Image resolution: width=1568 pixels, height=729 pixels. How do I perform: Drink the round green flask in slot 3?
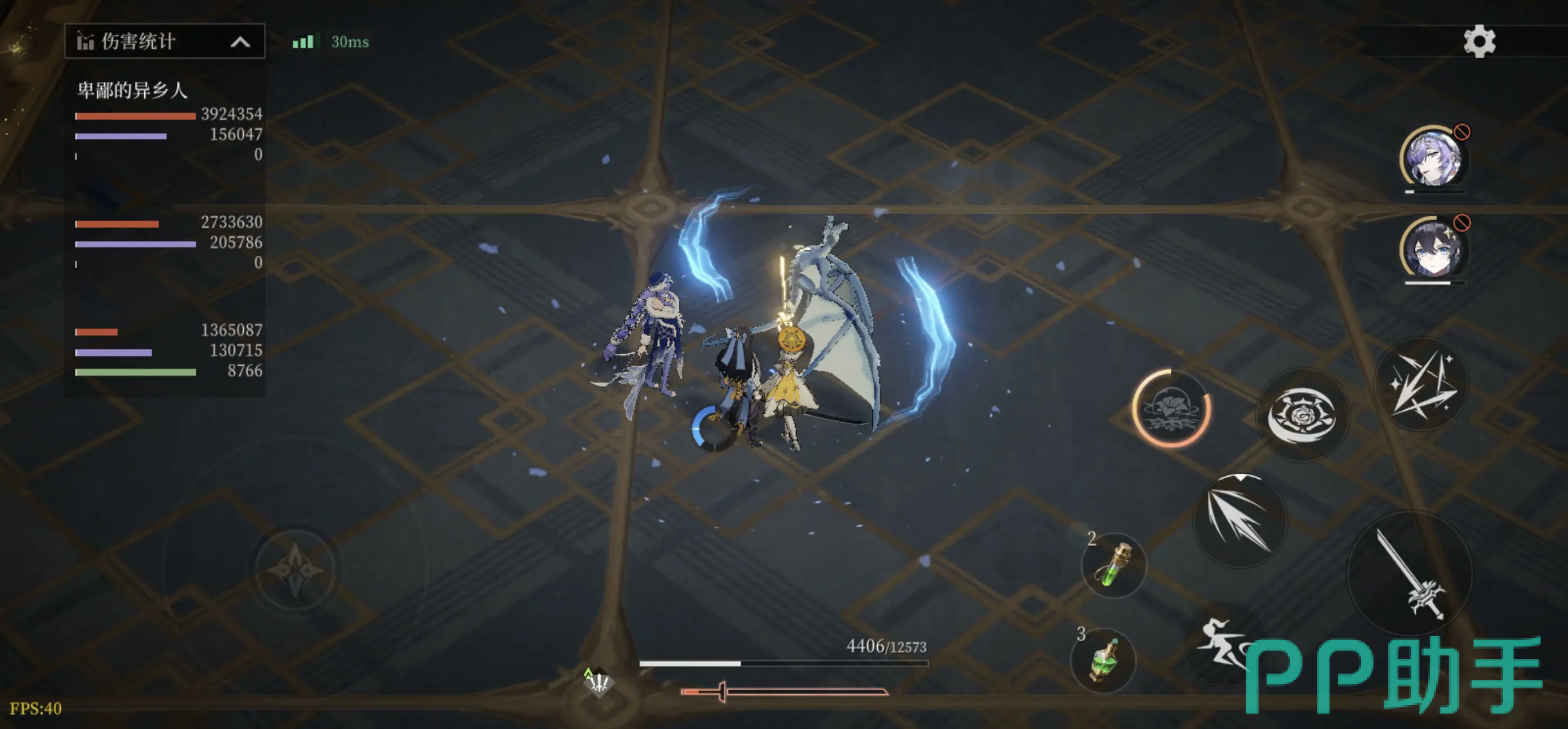(x=1104, y=660)
